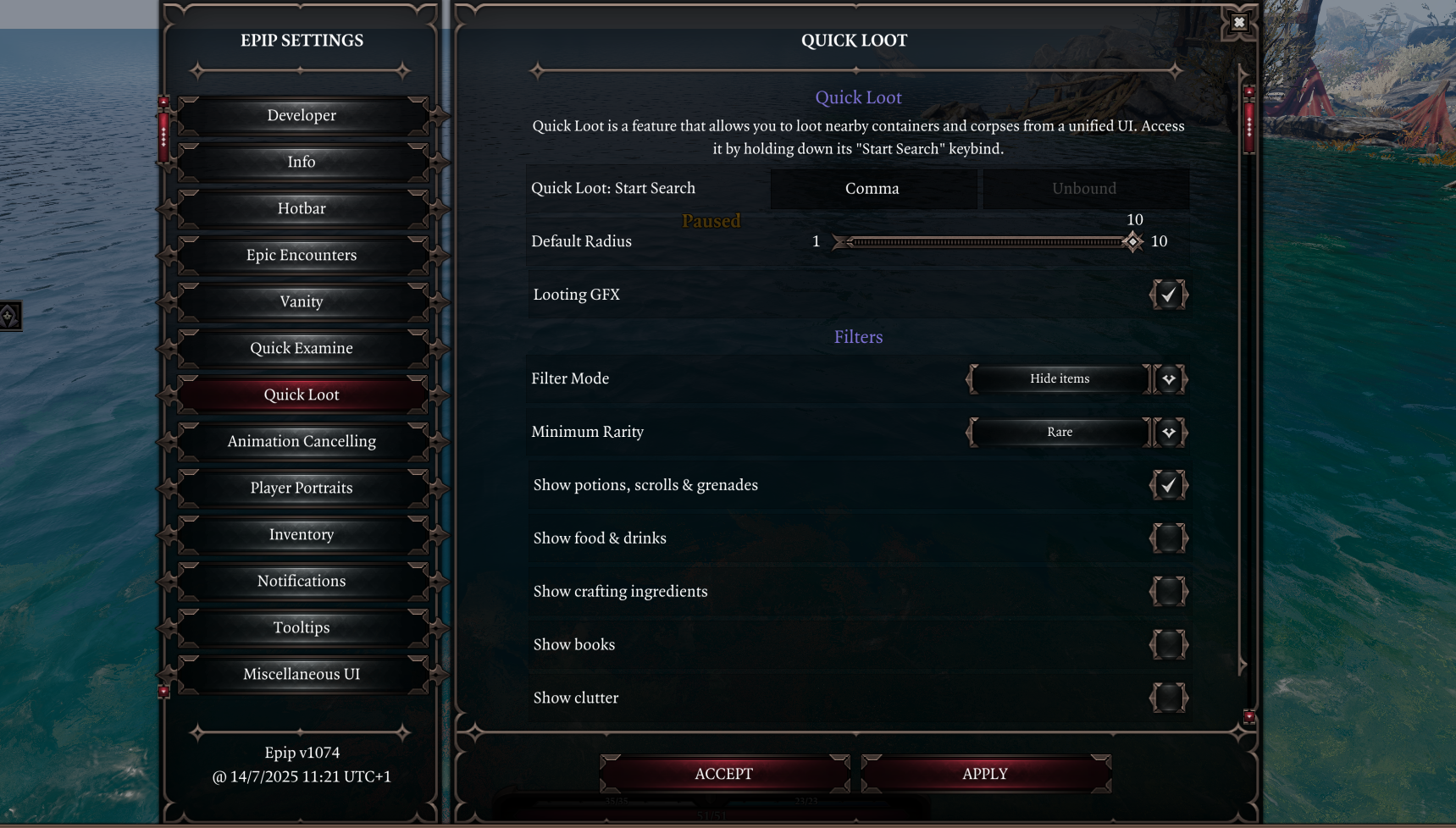Expand the Minimum Rarity dropdown
1456x828 pixels.
(x=1169, y=433)
